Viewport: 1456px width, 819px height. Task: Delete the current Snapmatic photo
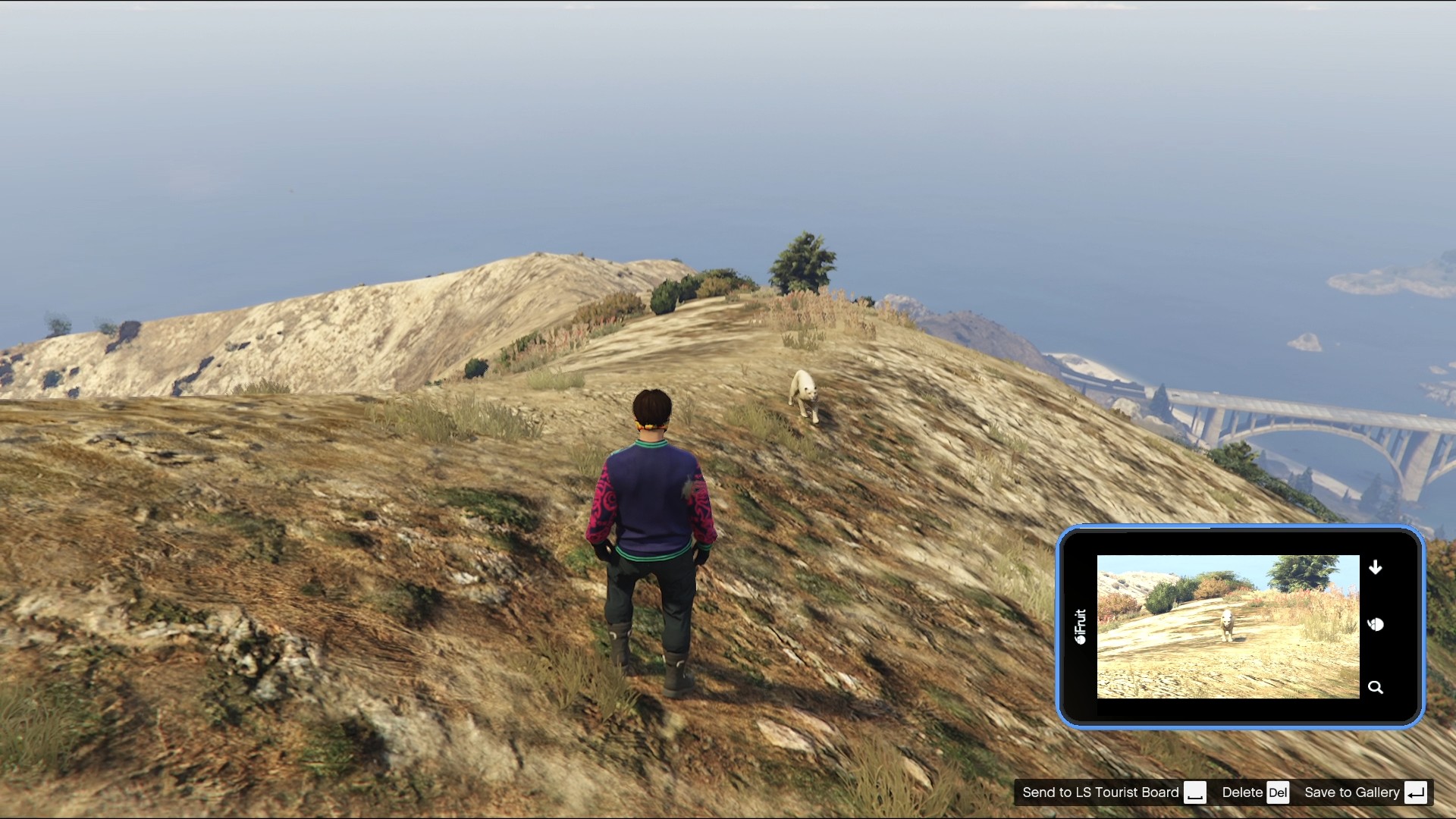click(1242, 792)
